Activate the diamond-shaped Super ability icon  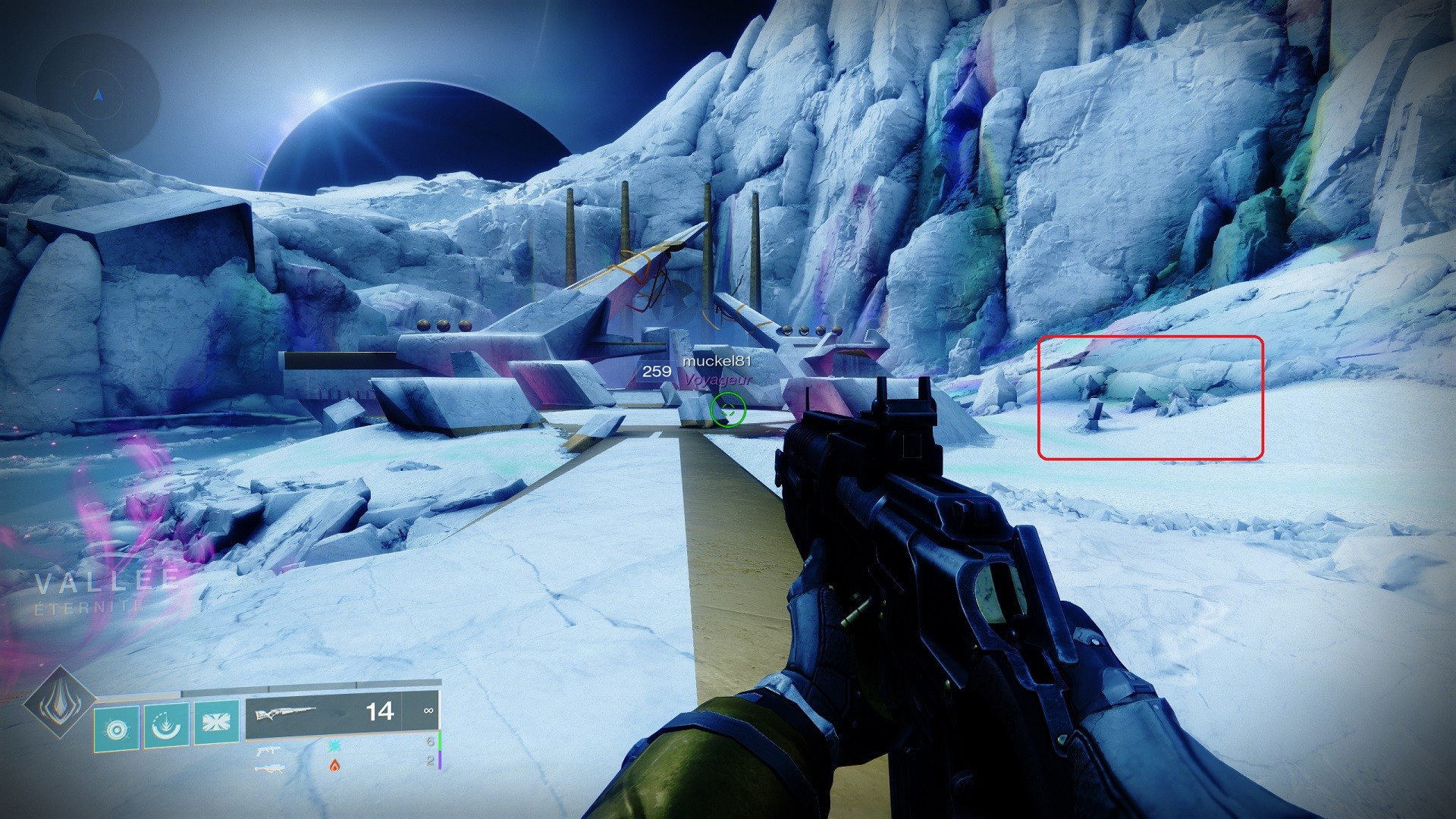click(59, 703)
